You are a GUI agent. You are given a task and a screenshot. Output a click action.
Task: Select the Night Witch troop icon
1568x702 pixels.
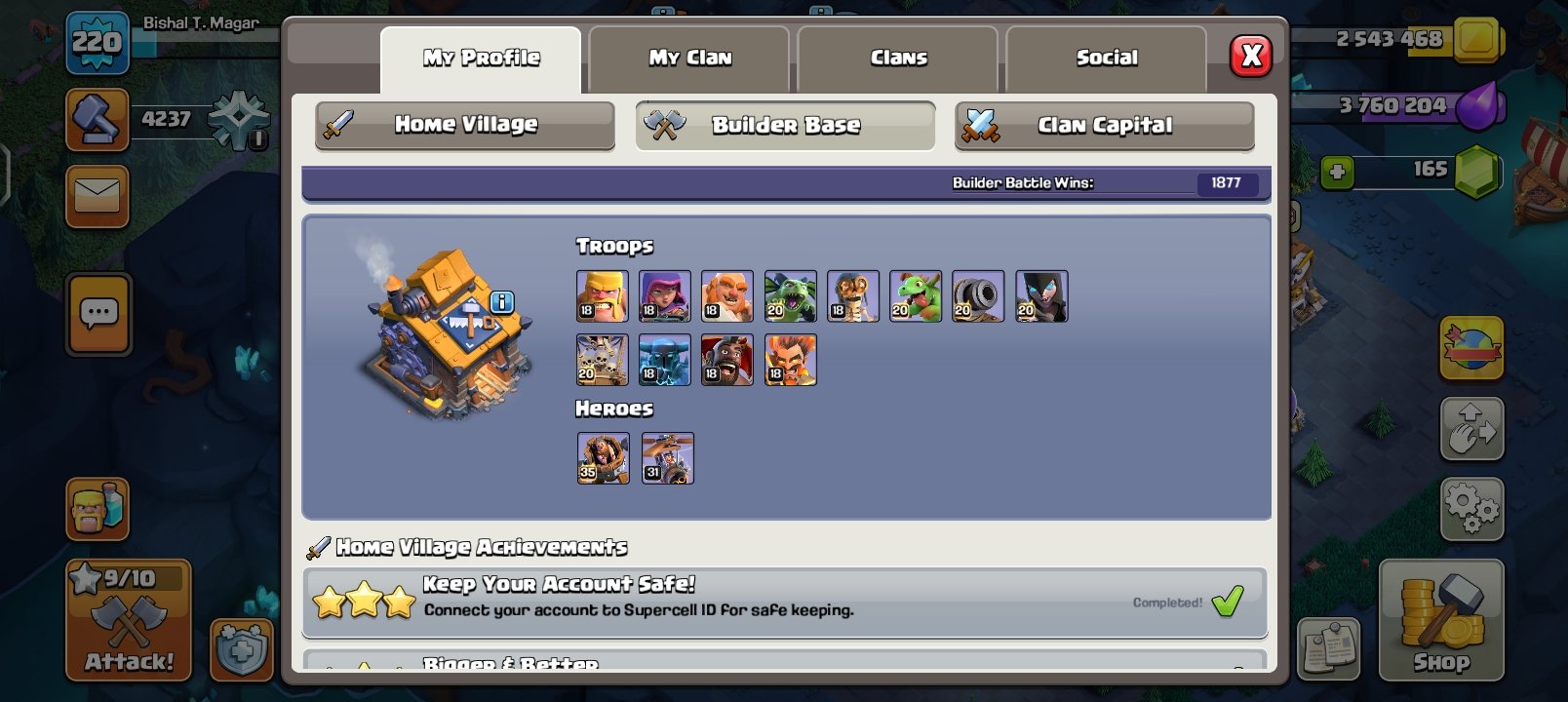pyautogui.click(x=1039, y=295)
